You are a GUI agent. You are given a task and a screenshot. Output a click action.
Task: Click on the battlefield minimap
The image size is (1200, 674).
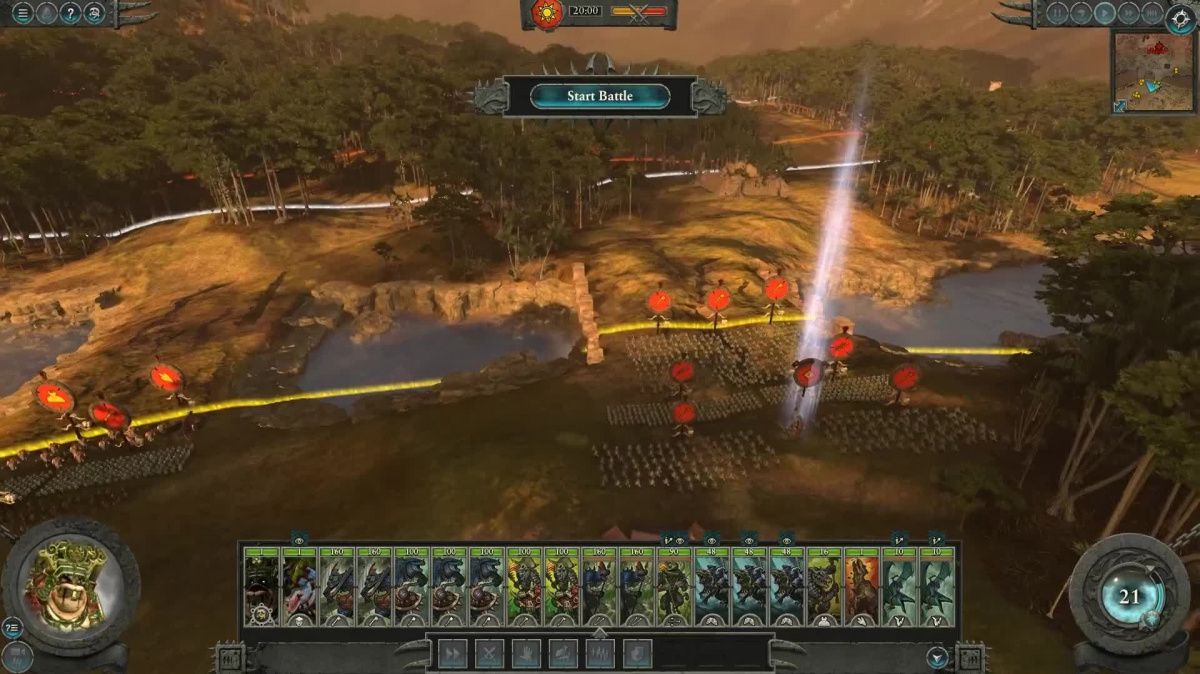click(x=1153, y=71)
